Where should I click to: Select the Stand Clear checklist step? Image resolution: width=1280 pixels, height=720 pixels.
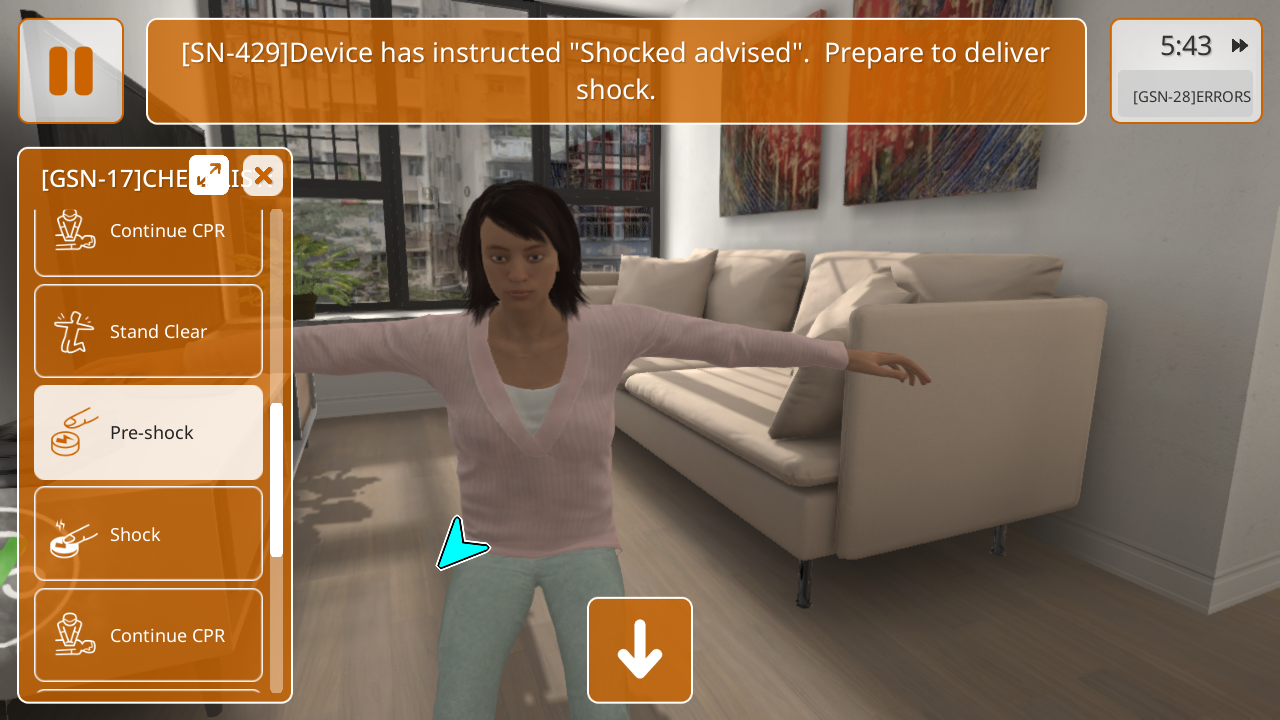[149, 332]
